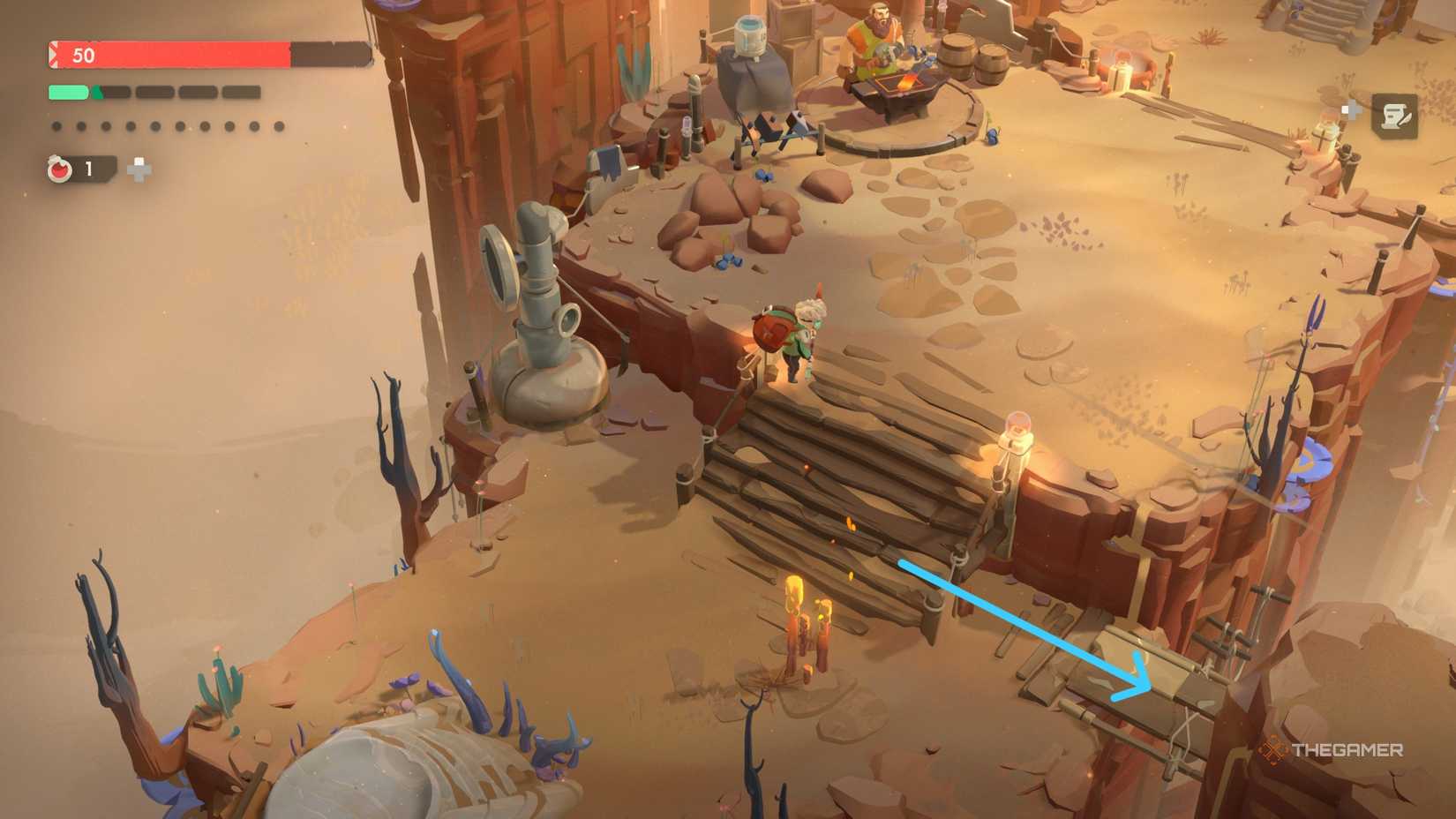
Task: Expand the third stamina bar segment
Action: click(154, 91)
